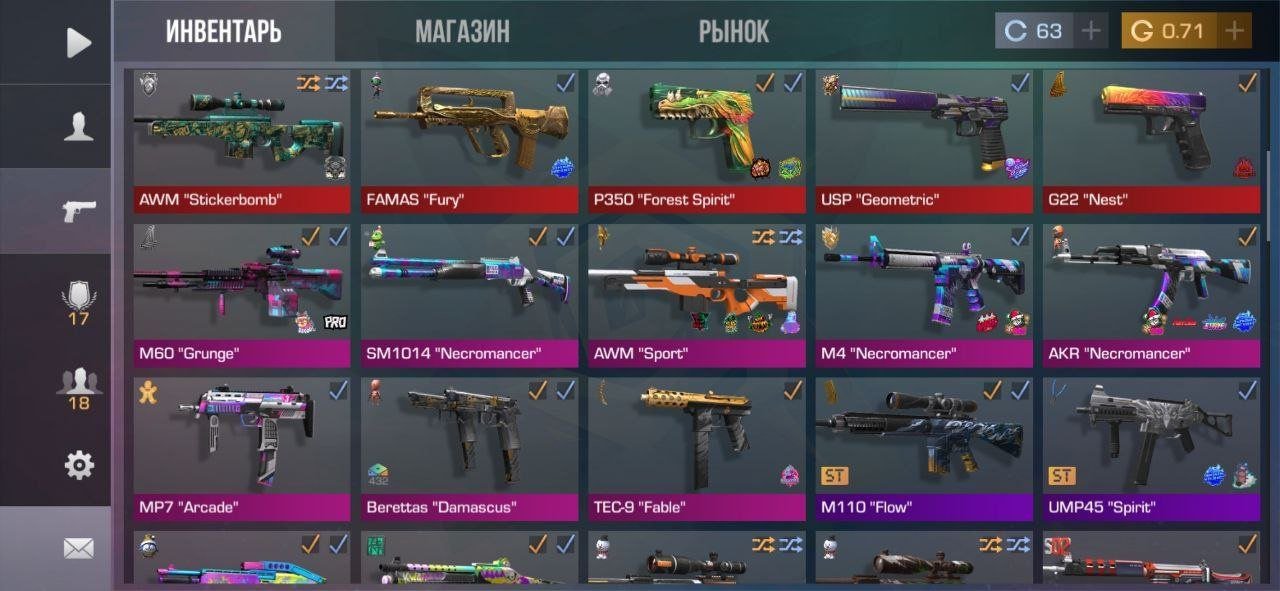1280x591 pixels.
Task: Add gold with the plus button
Action: click(1234, 31)
